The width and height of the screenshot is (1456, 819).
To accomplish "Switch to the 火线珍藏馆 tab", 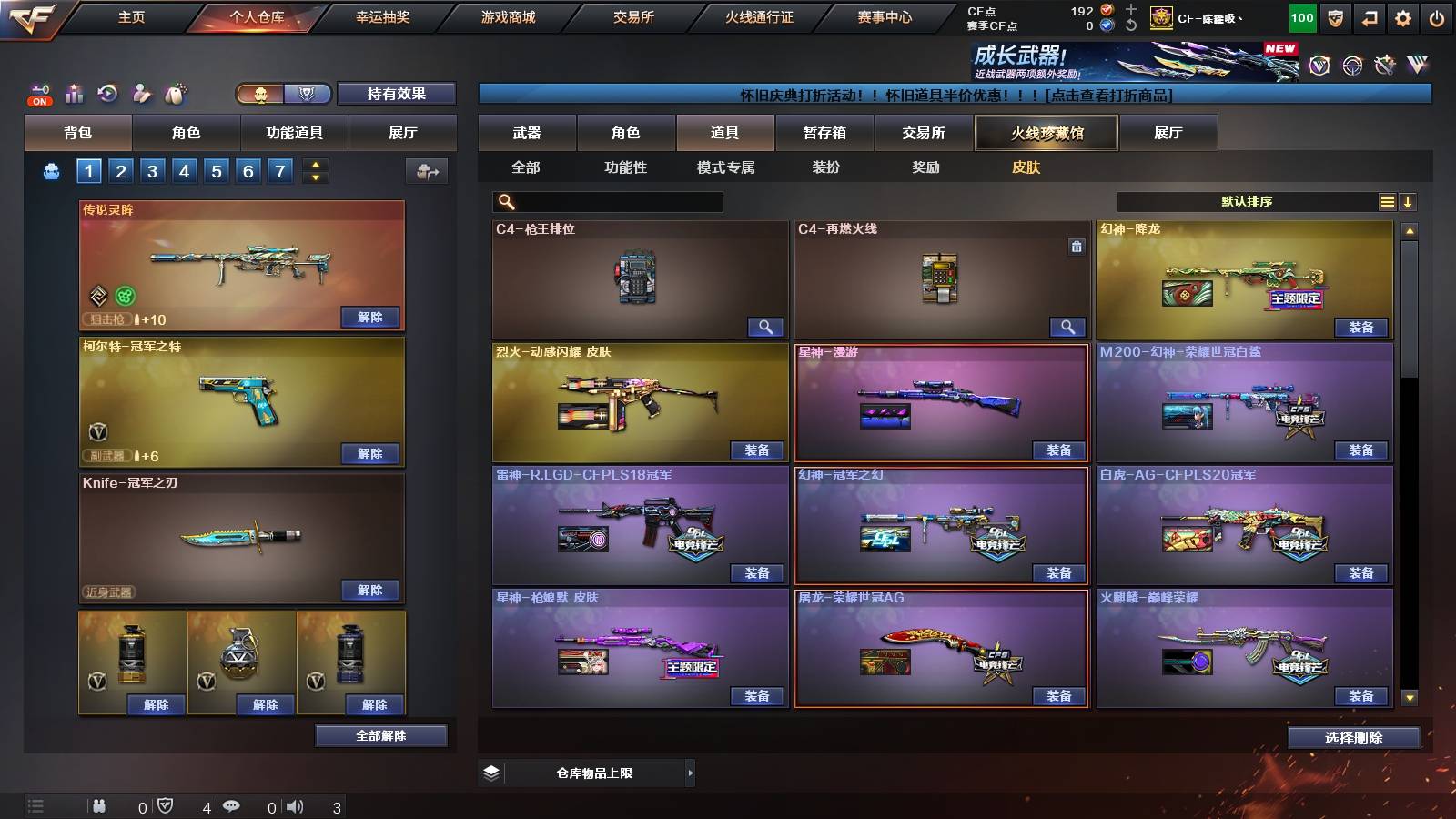I will pyautogui.click(x=1045, y=133).
